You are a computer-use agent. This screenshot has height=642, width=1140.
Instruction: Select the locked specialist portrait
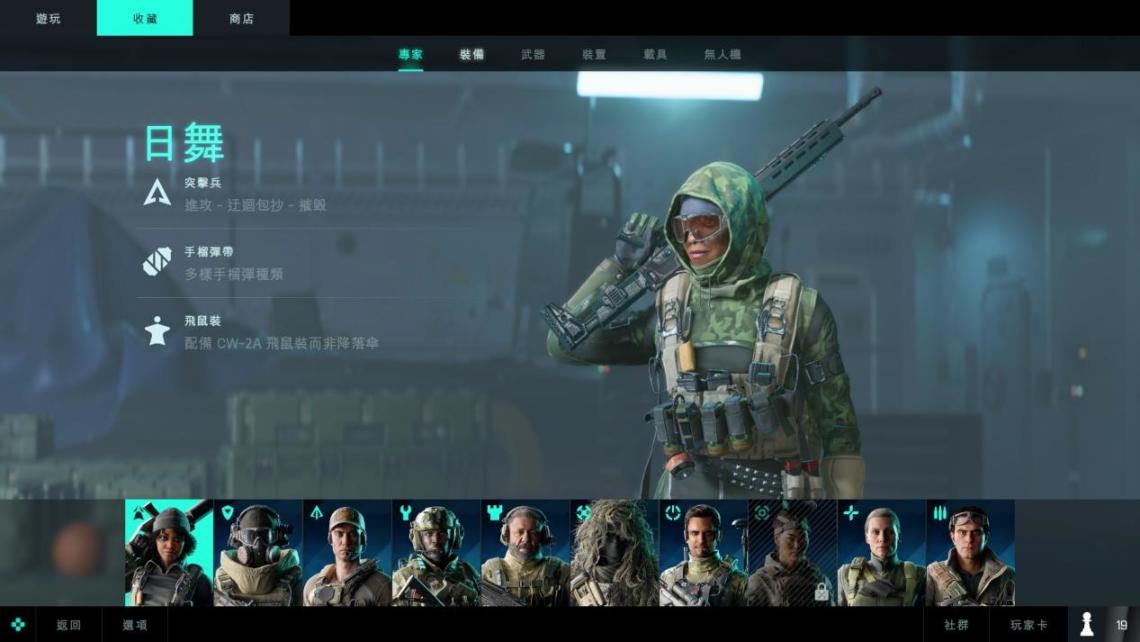(x=791, y=553)
